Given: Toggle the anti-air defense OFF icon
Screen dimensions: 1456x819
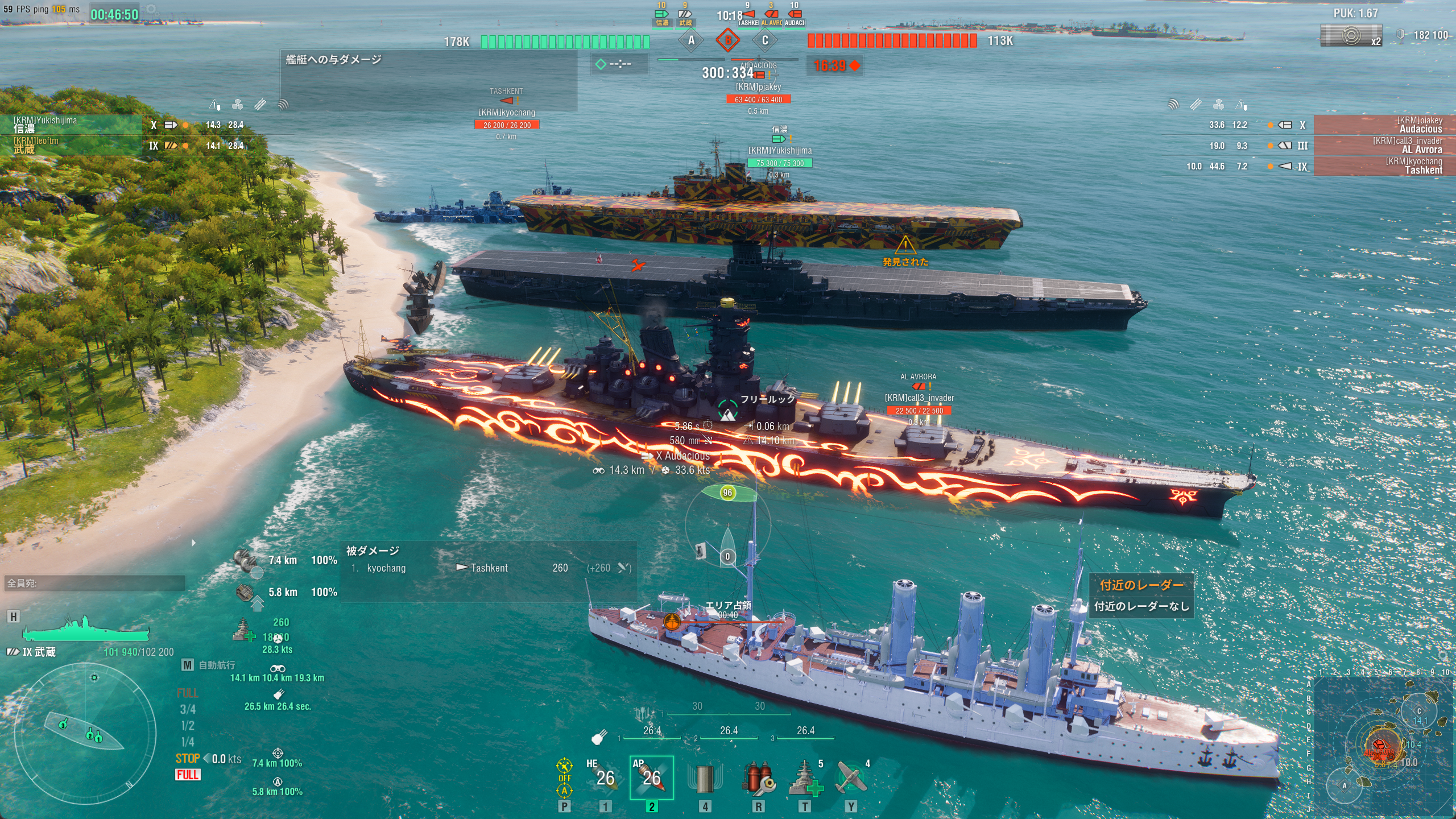Looking at the screenshot, I should pos(564,777).
